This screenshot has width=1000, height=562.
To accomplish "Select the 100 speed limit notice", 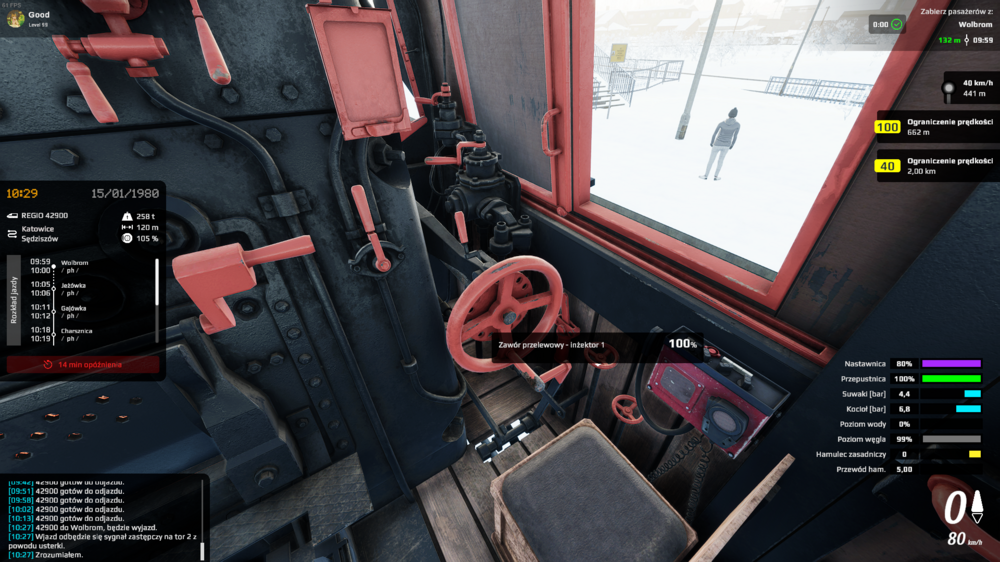I will tap(935, 127).
